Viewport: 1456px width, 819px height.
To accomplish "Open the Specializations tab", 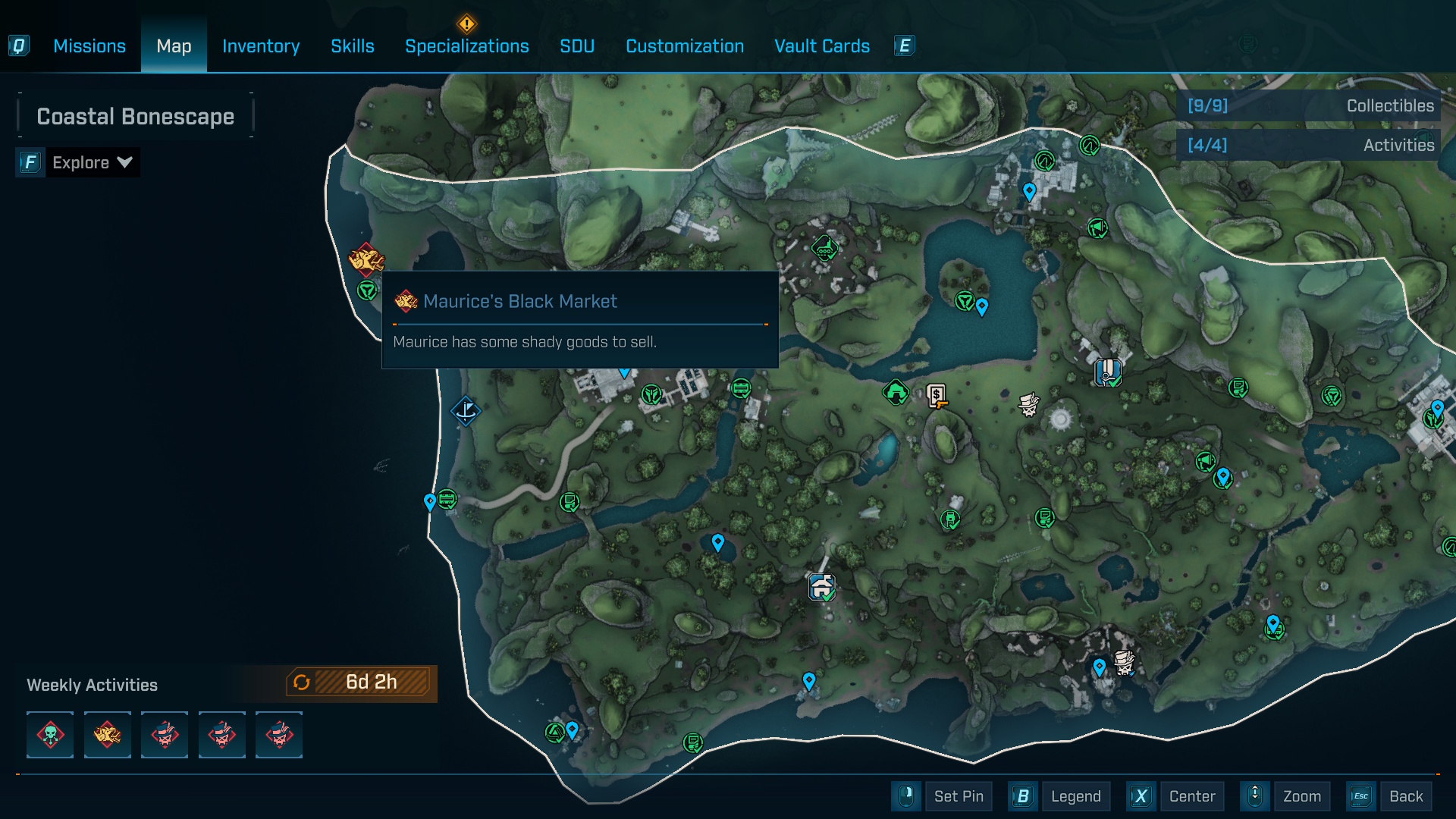I will (466, 46).
